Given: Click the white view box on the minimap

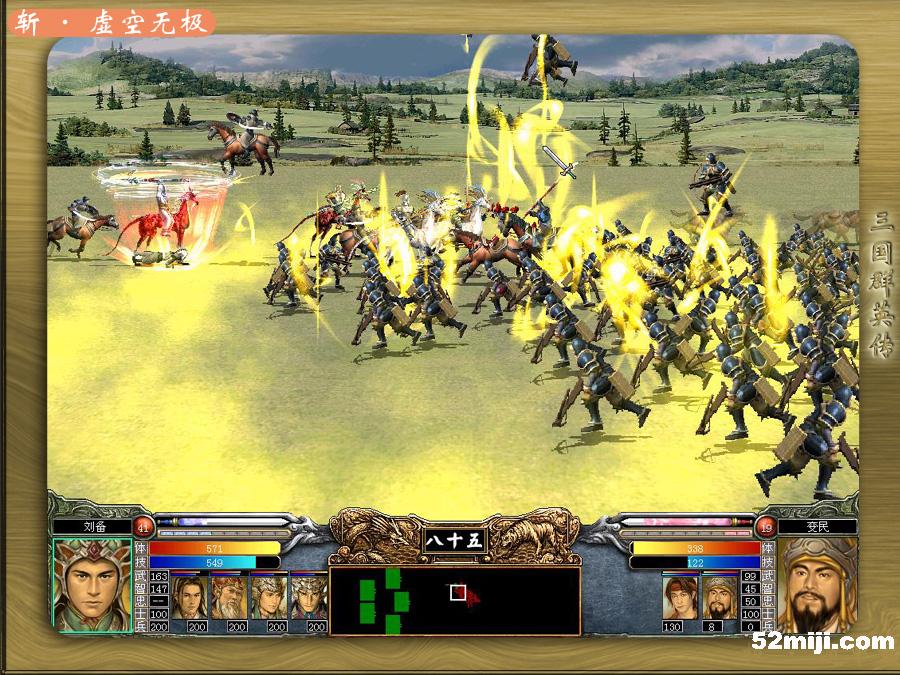Looking at the screenshot, I should tap(458, 593).
